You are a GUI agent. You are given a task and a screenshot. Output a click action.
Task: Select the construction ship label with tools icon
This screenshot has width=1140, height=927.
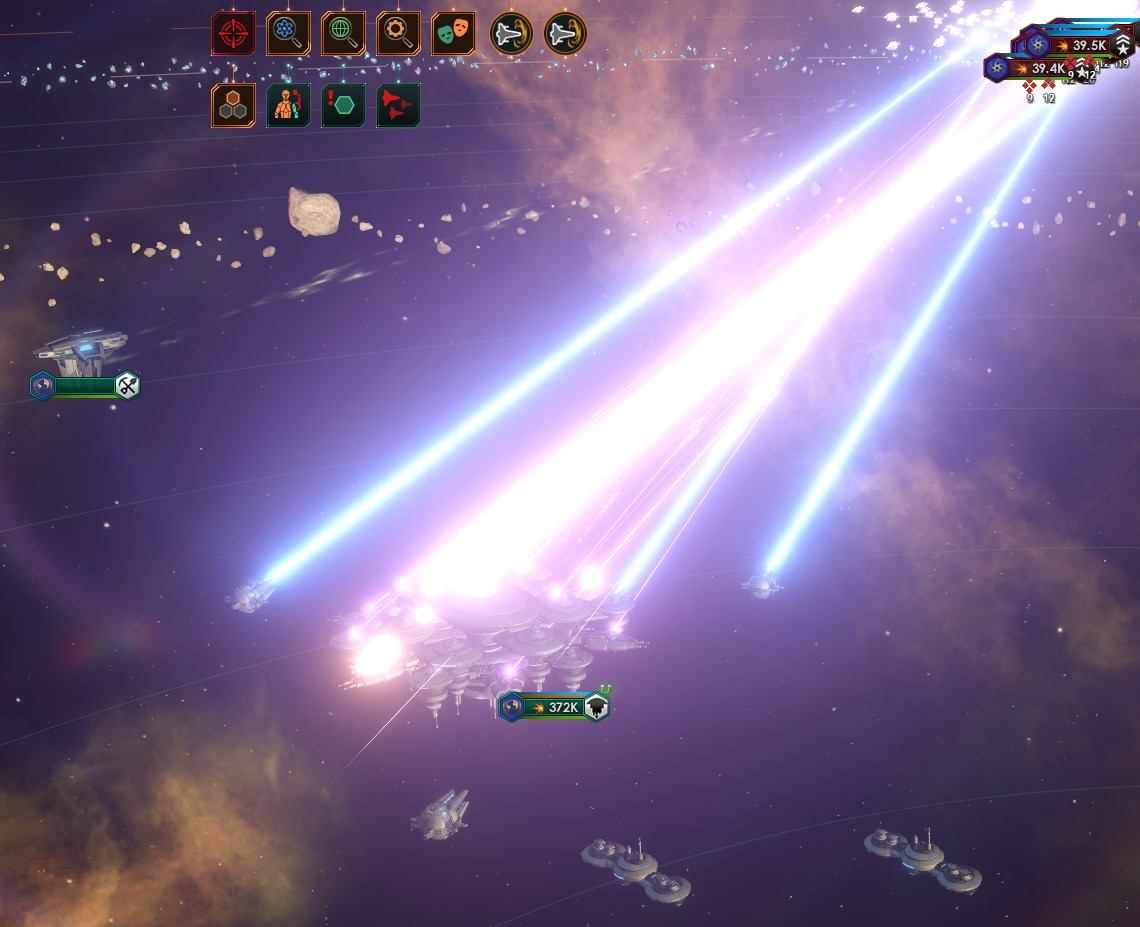[86, 386]
